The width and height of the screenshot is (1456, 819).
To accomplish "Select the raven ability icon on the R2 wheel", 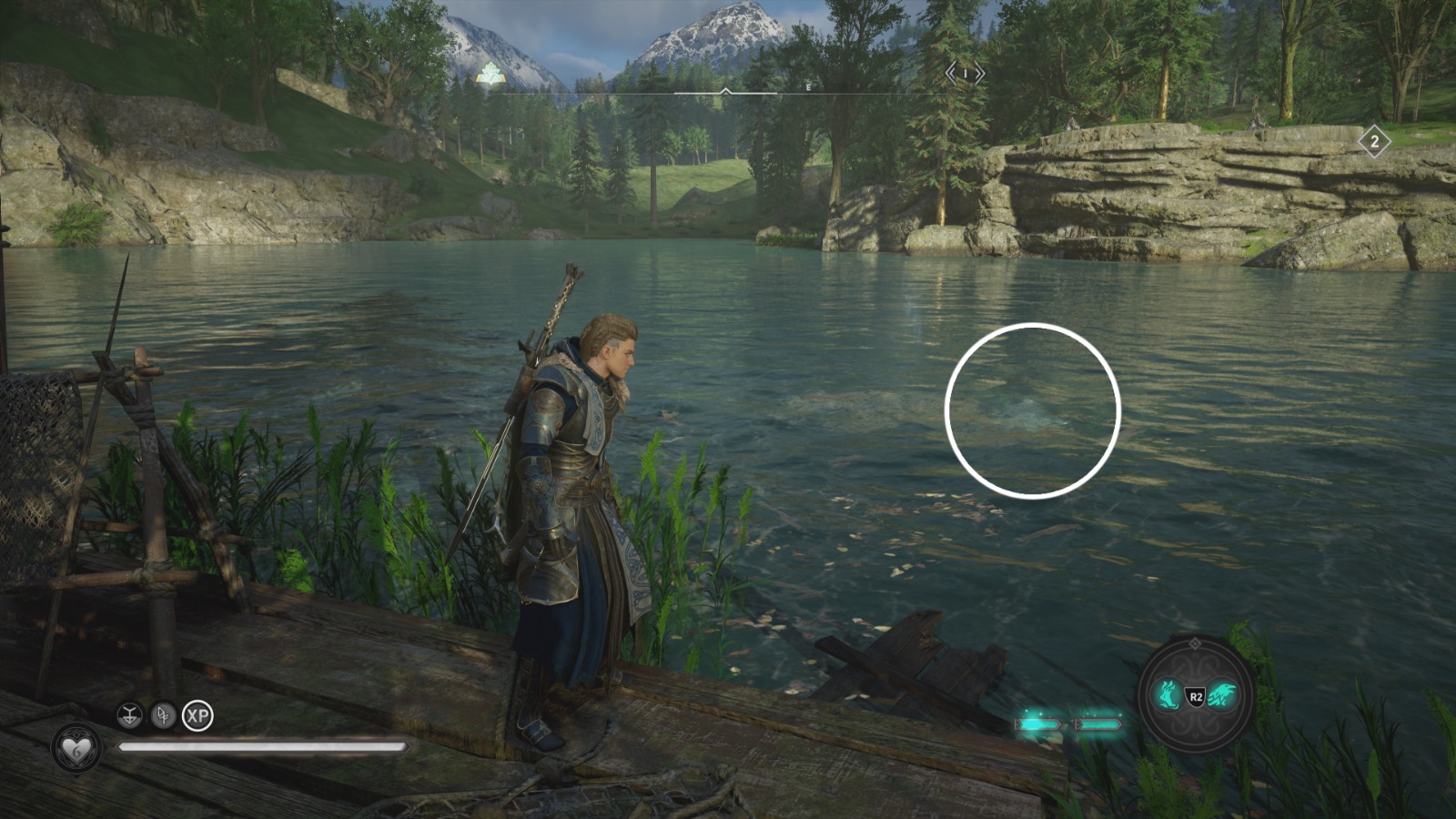I will coord(1221,693).
